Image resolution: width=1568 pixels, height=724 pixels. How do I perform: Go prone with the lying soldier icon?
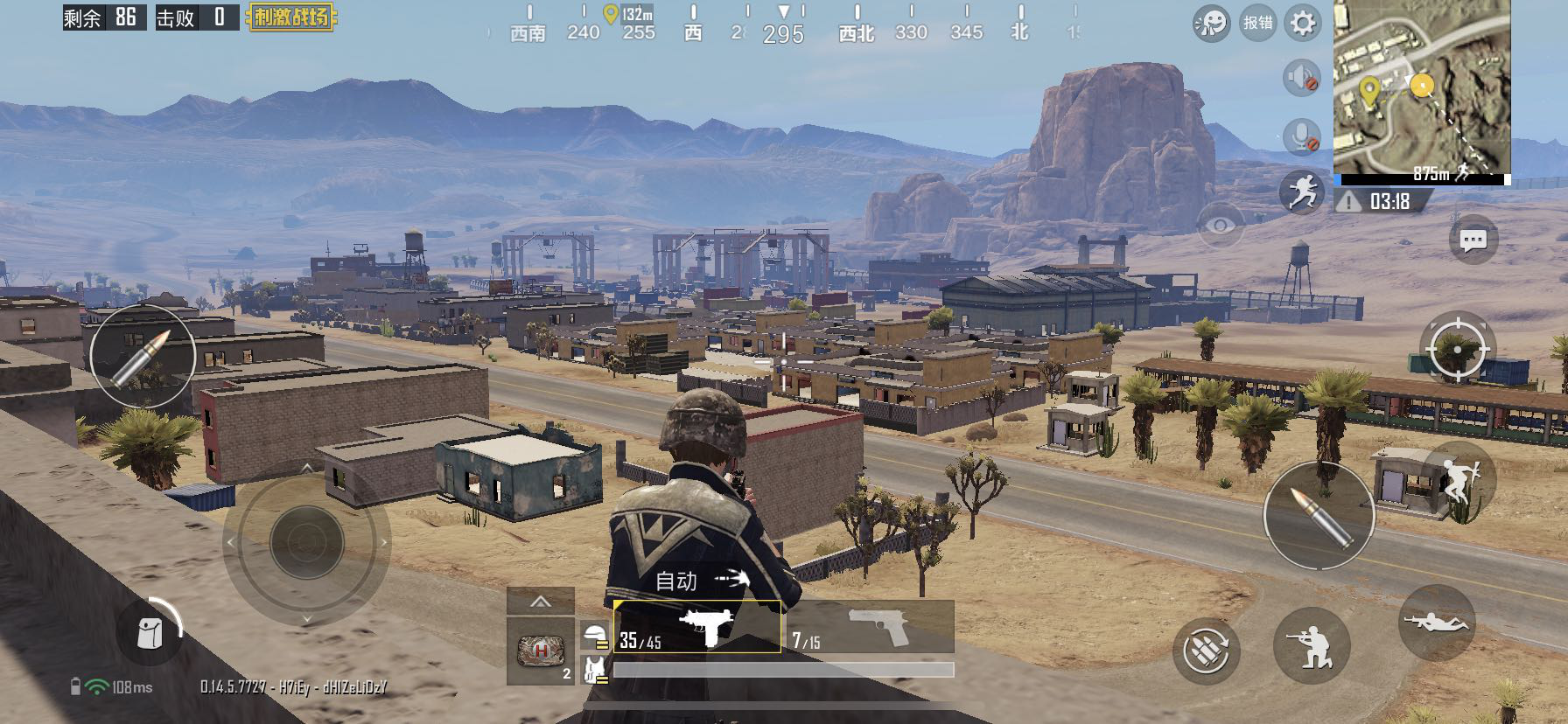(x=1437, y=623)
